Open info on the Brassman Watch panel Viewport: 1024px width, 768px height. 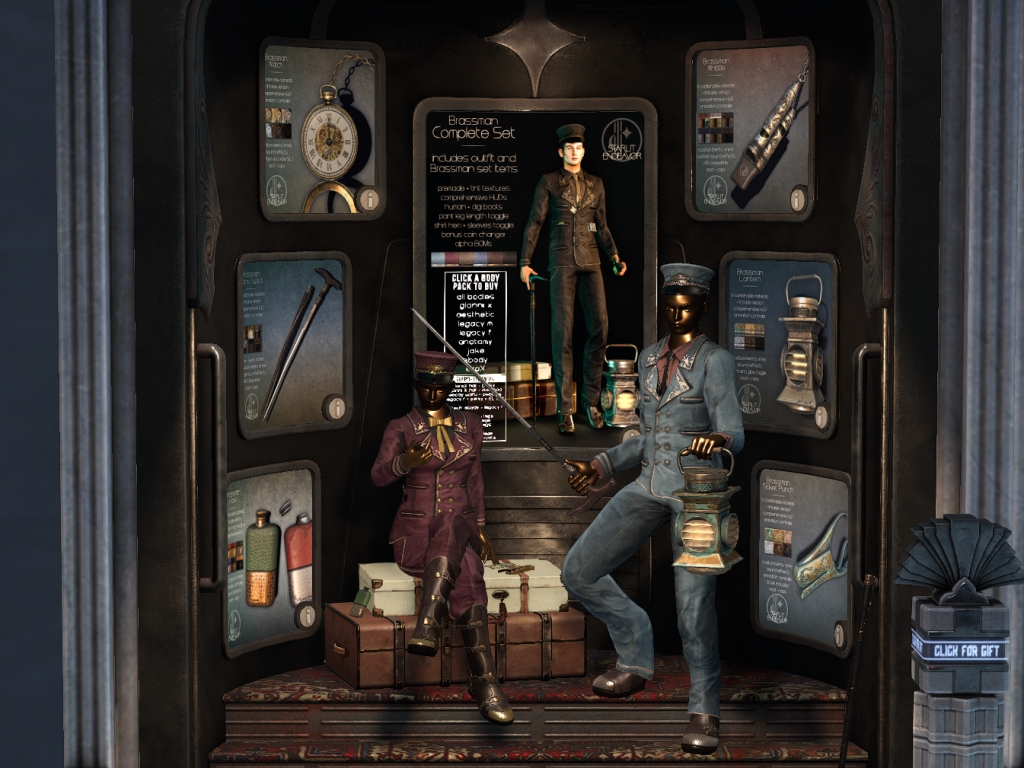[369, 199]
